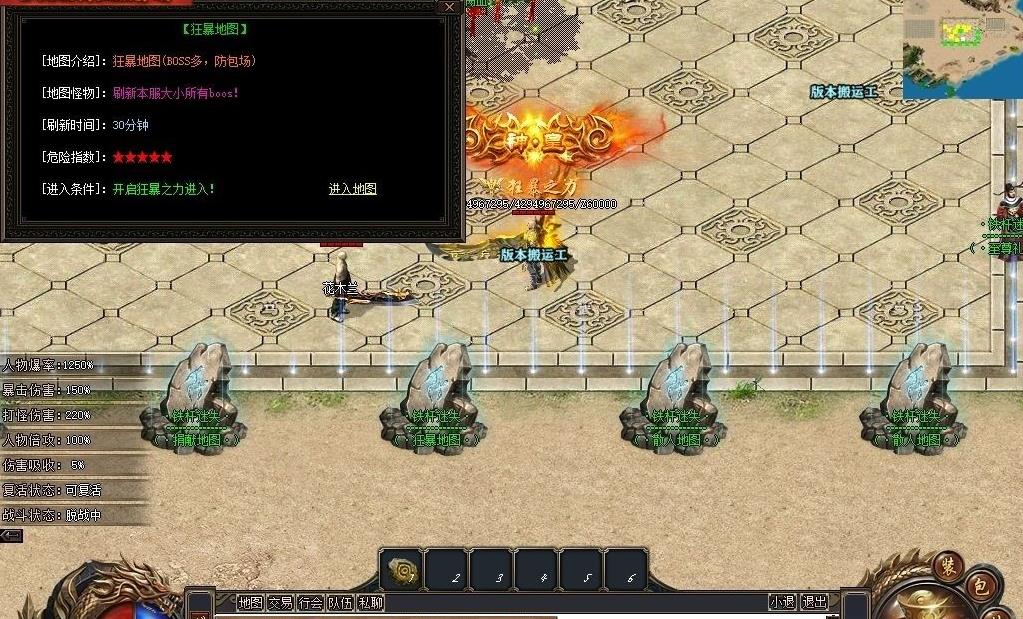Viewport: 1023px width, 619px height.
Task: Click the 小退 return to character select button
Action: pos(782,602)
